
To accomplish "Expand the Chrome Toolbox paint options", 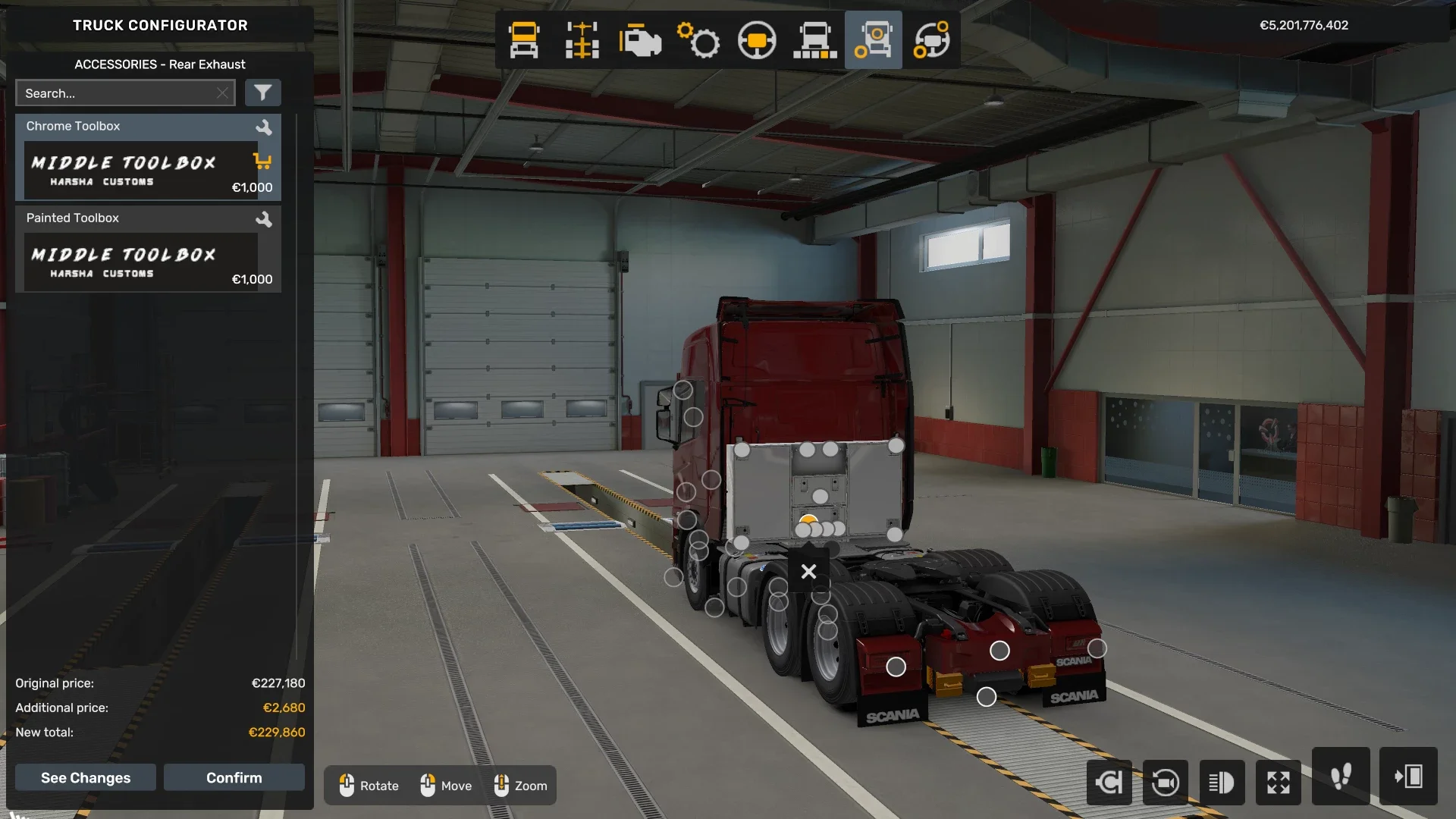I will point(265,127).
